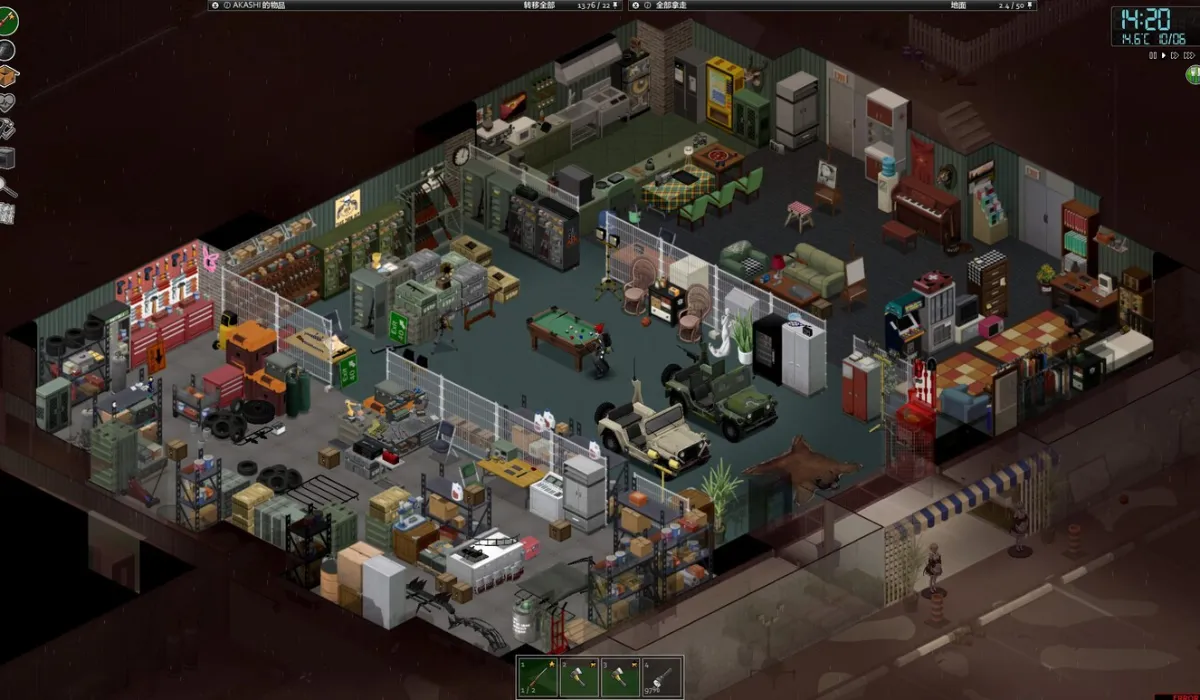Open the folded world map icon

tap(7, 213)
